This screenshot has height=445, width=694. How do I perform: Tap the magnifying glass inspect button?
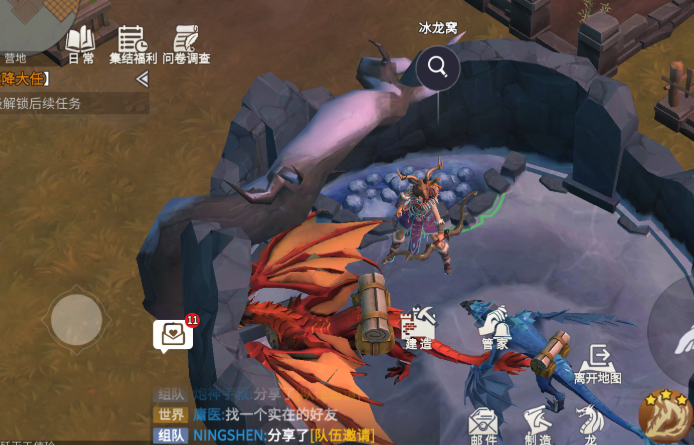438,67
